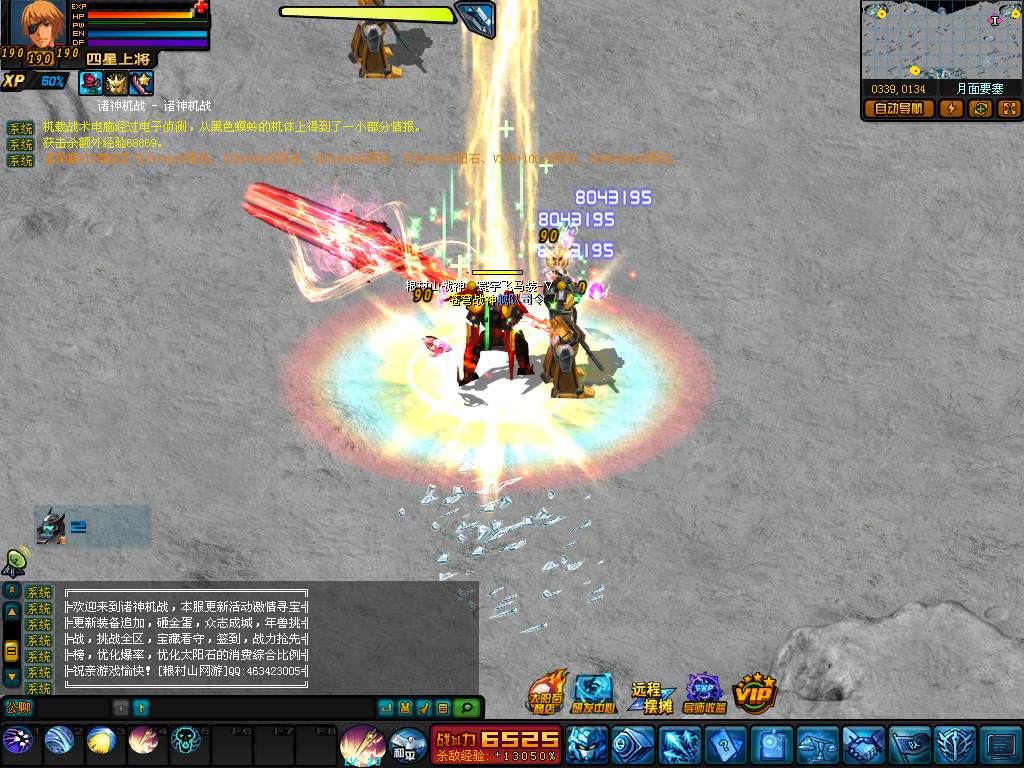
Task: Select the 公聊 public chat channel
Action: click(x=18, y=707)
